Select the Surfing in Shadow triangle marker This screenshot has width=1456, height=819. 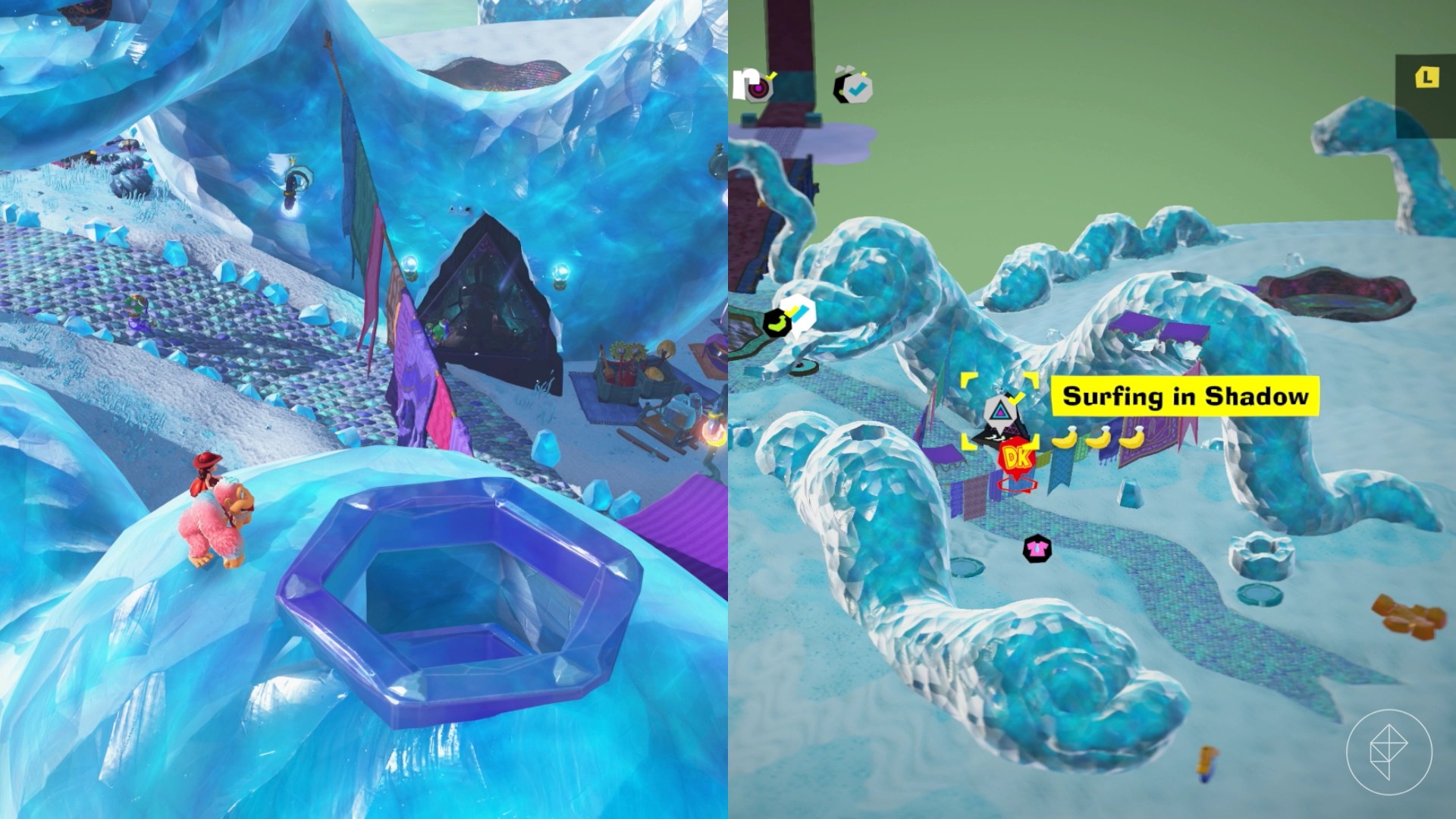999,413
